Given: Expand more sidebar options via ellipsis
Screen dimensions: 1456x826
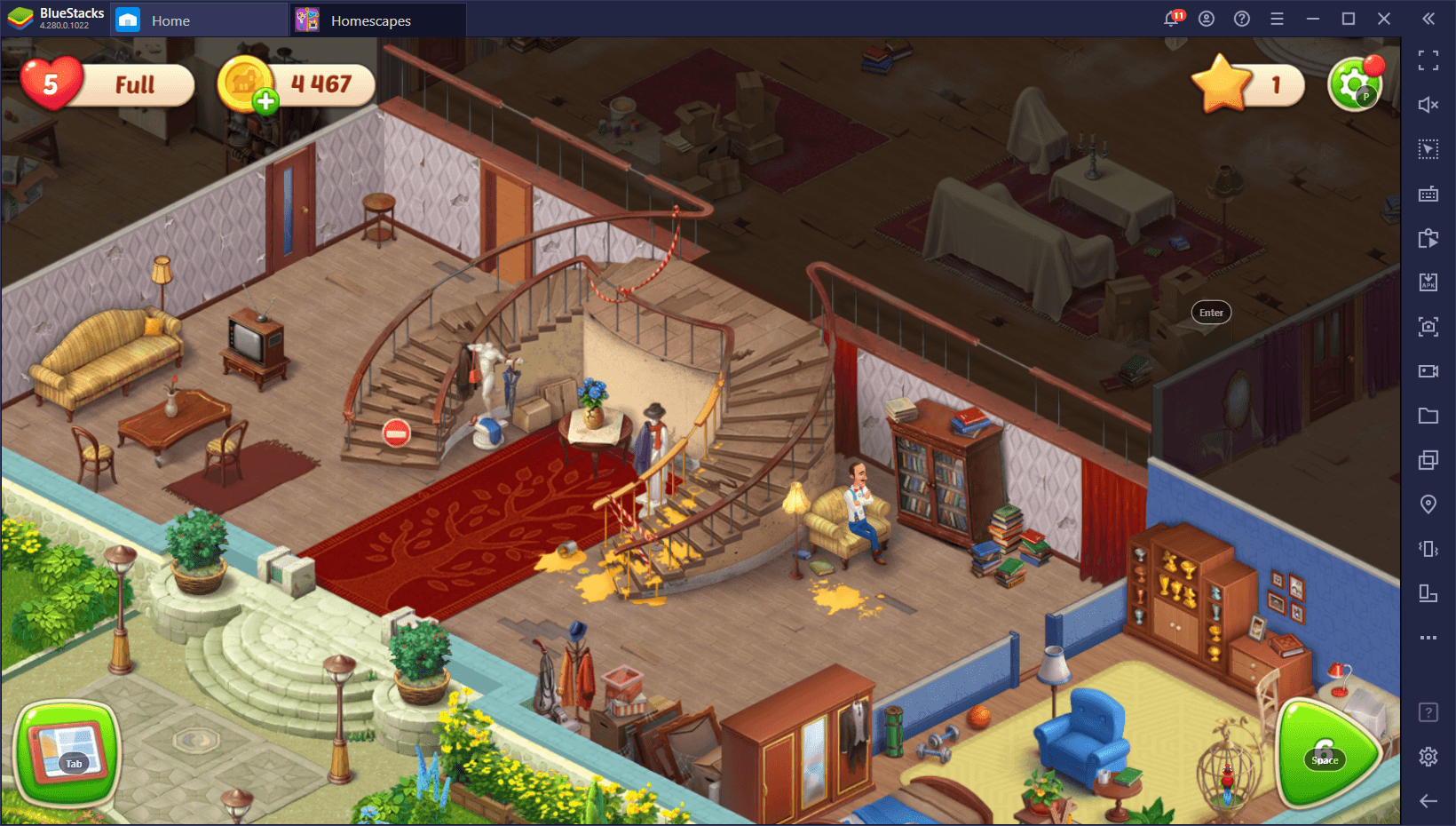Looking at the screenshot, I should click(x=1428, y=638).
